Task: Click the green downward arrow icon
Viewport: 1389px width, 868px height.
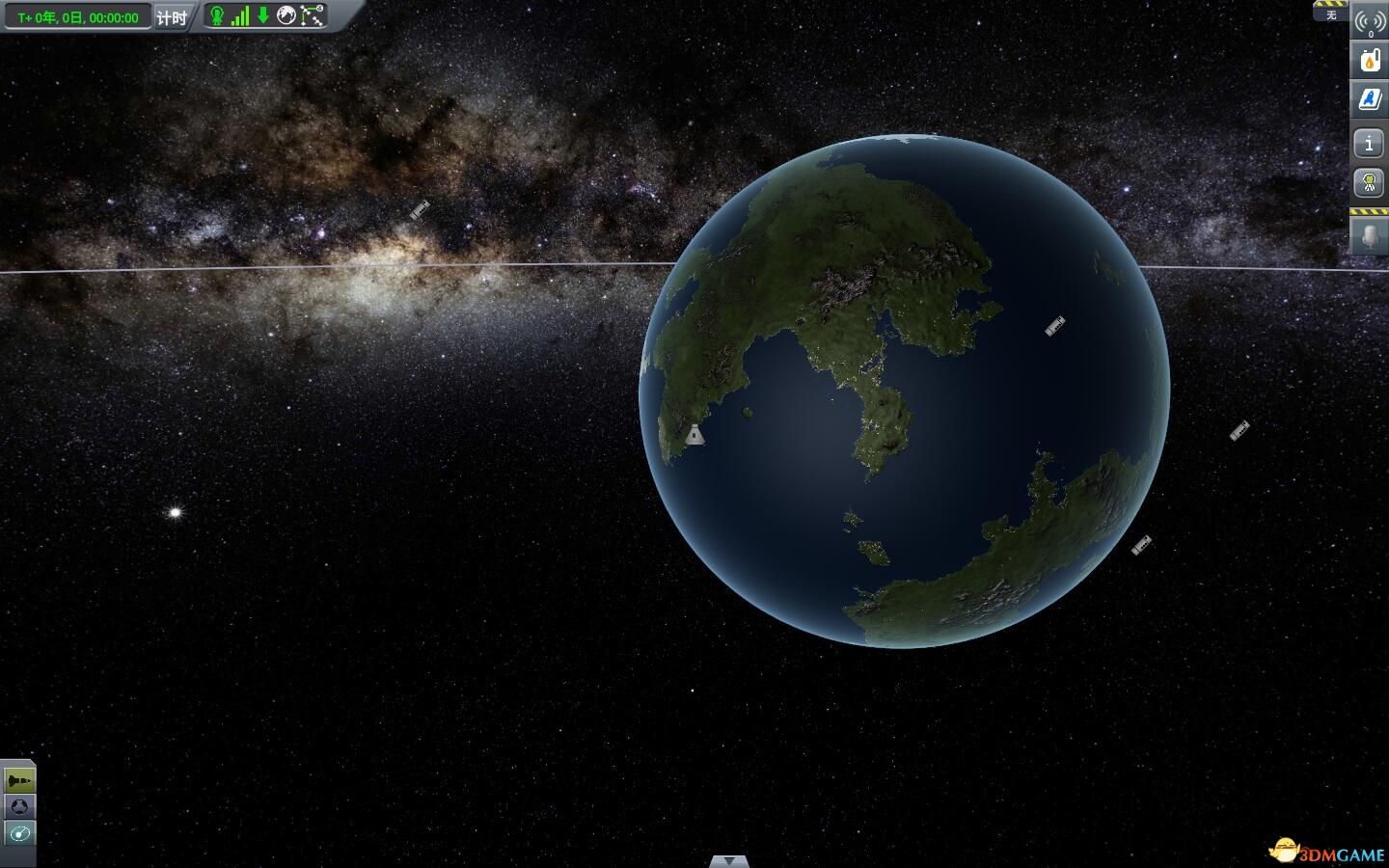Action: tap(262, 15)
